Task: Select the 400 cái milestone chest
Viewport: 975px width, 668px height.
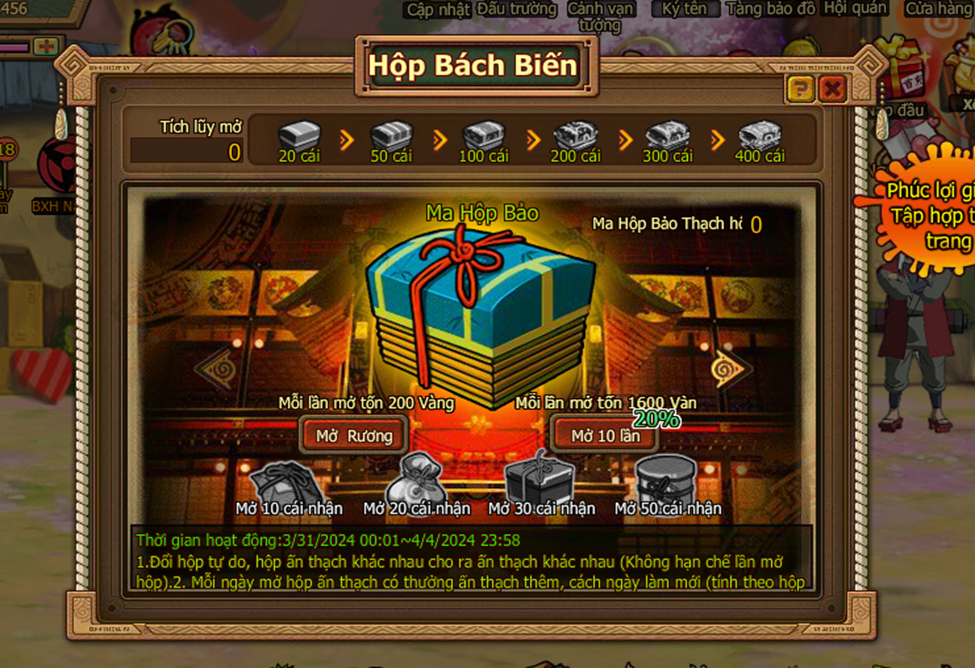Action: [759, 135]
